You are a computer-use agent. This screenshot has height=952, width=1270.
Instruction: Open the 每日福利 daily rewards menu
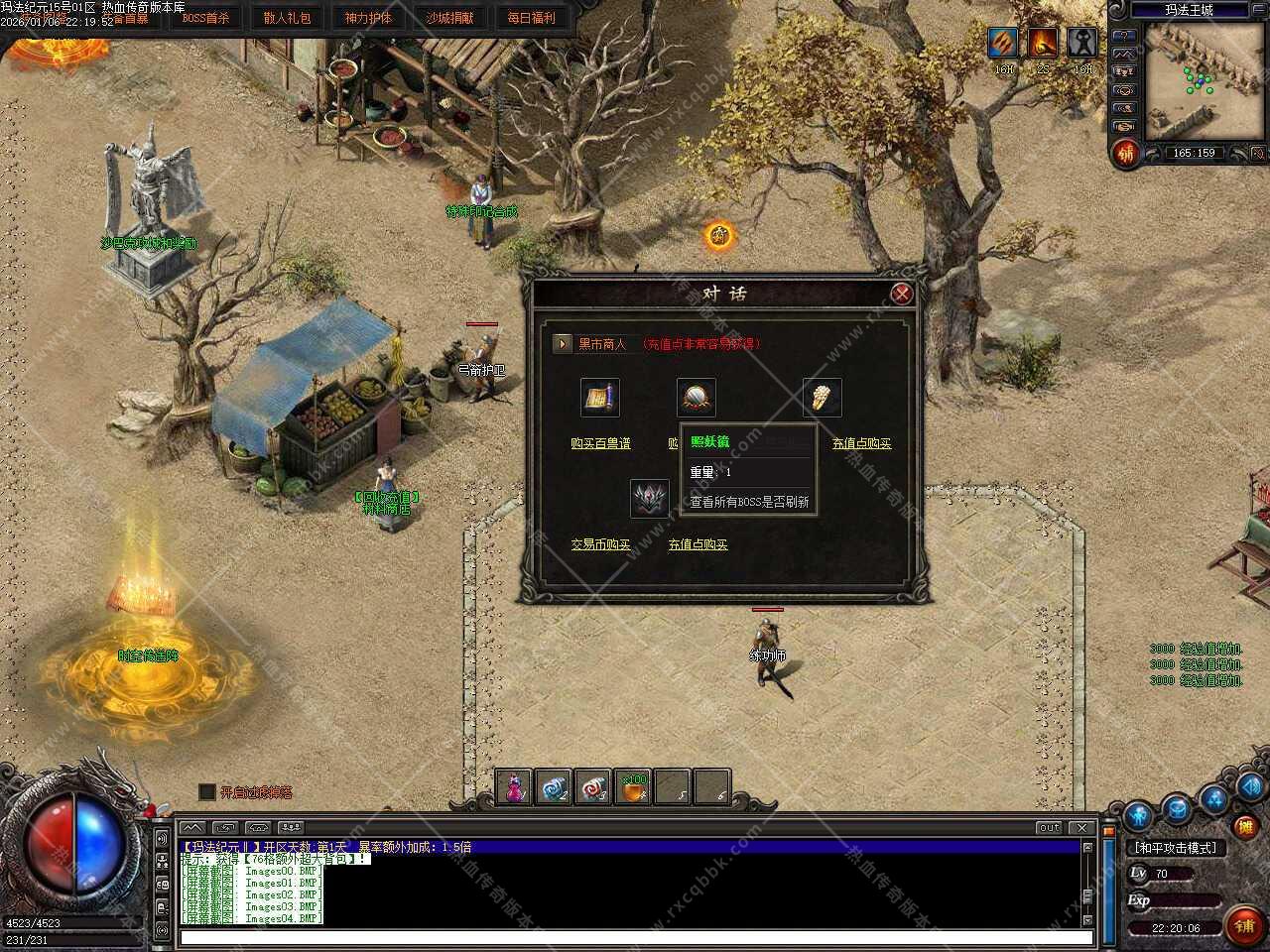(531, 18)
